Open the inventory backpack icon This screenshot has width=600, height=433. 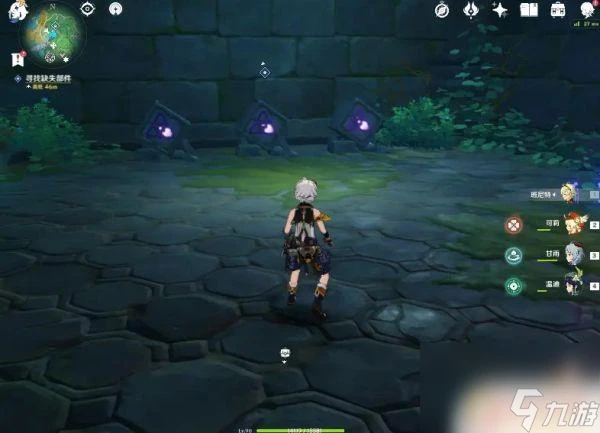point(557,10)
